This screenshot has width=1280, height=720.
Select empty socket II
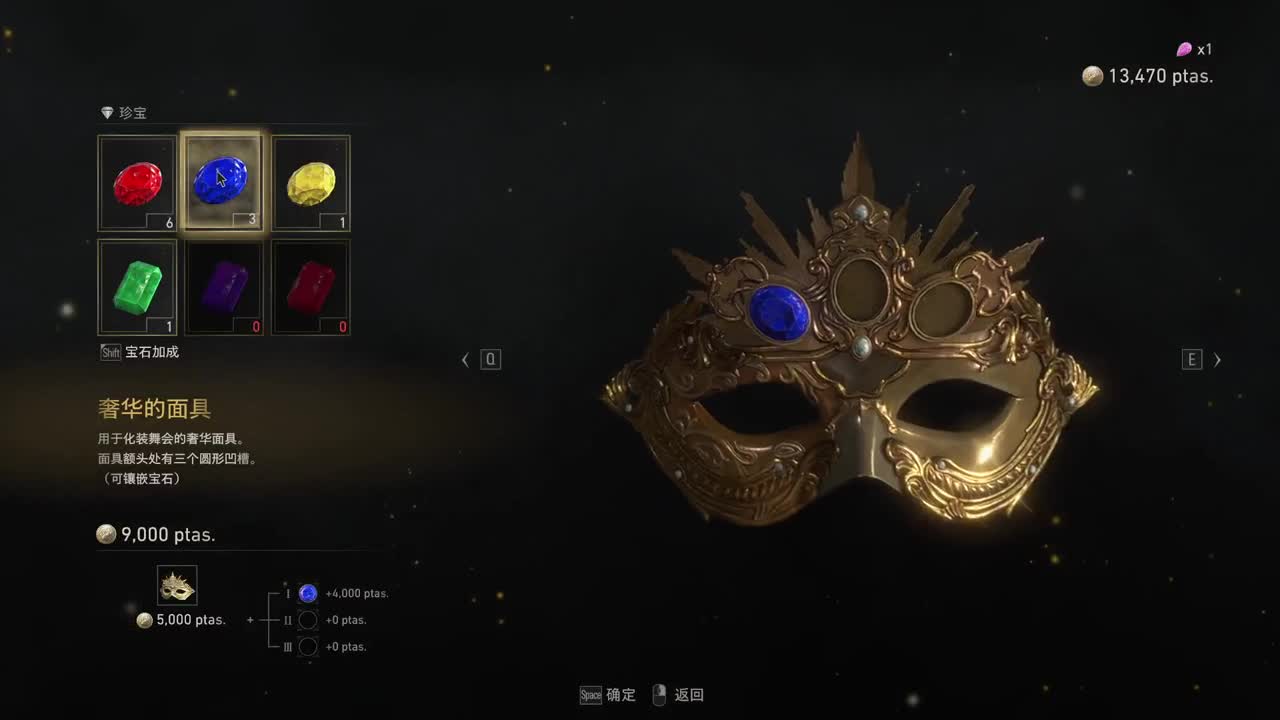tap(307, 620)
